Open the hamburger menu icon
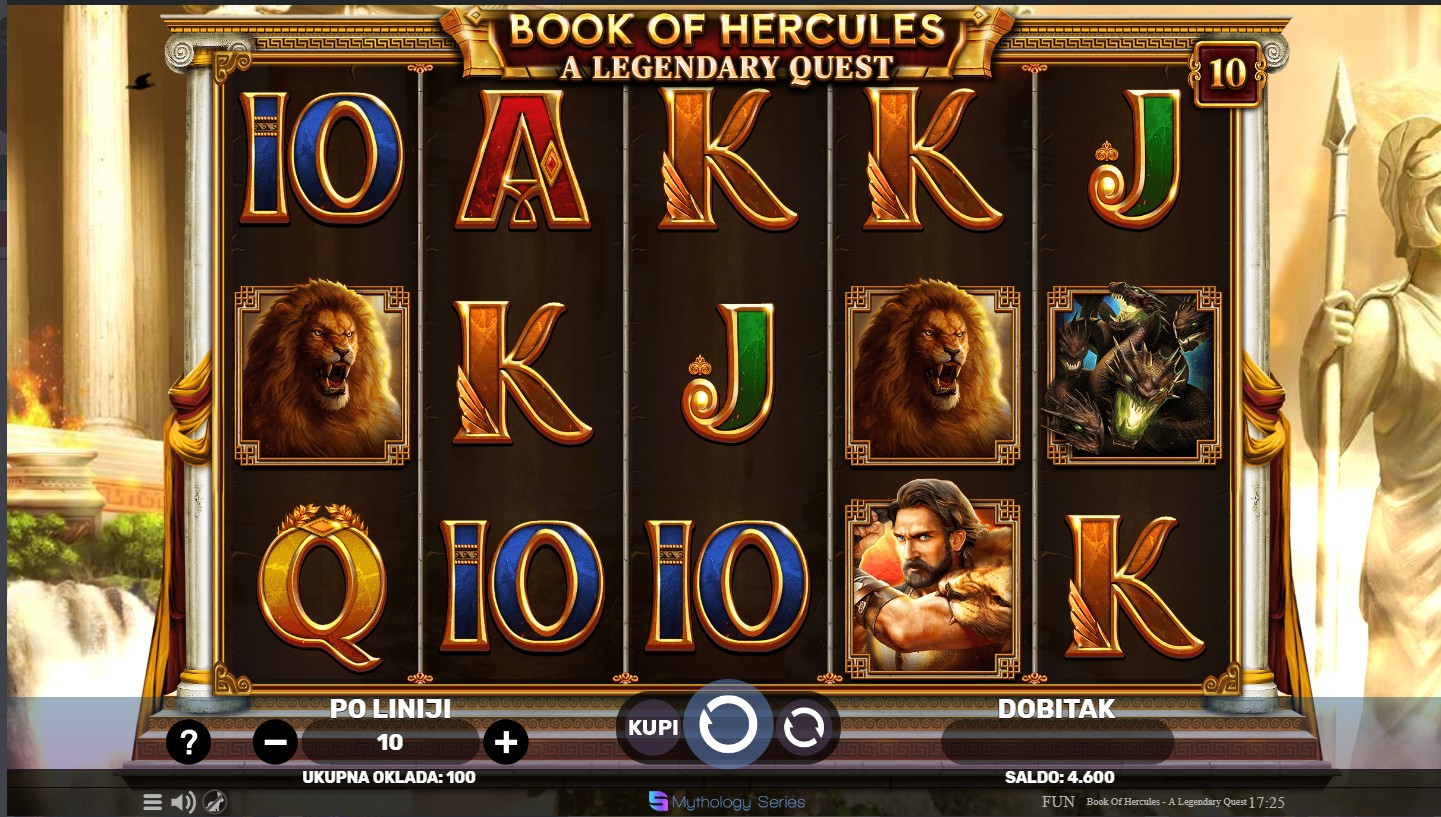The width and height of the screenshot is (1441, 817). (x=152, y=802)
